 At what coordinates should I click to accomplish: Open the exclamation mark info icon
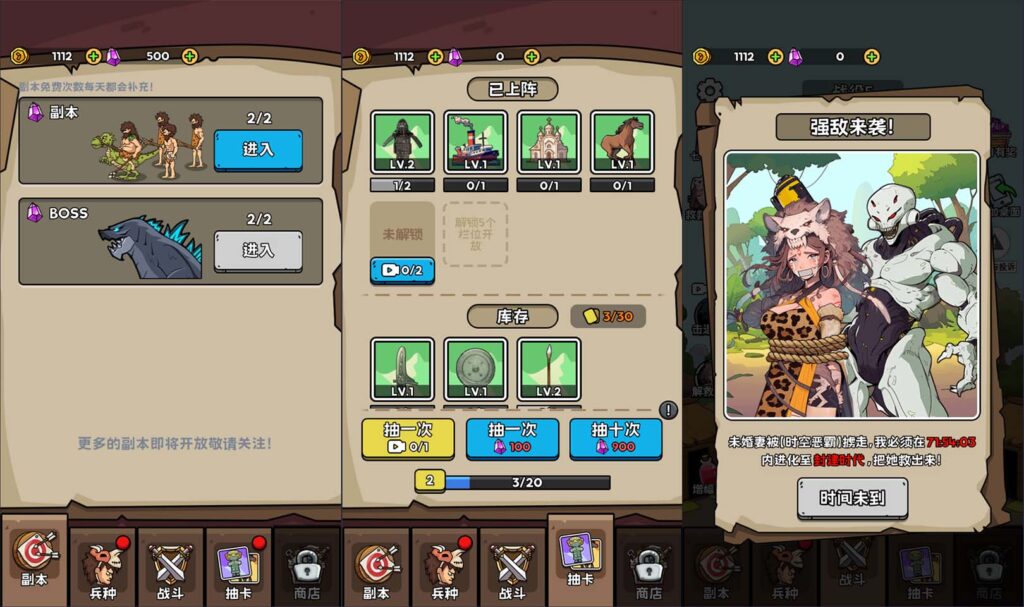pyautogui.click(x=668, y=410)
